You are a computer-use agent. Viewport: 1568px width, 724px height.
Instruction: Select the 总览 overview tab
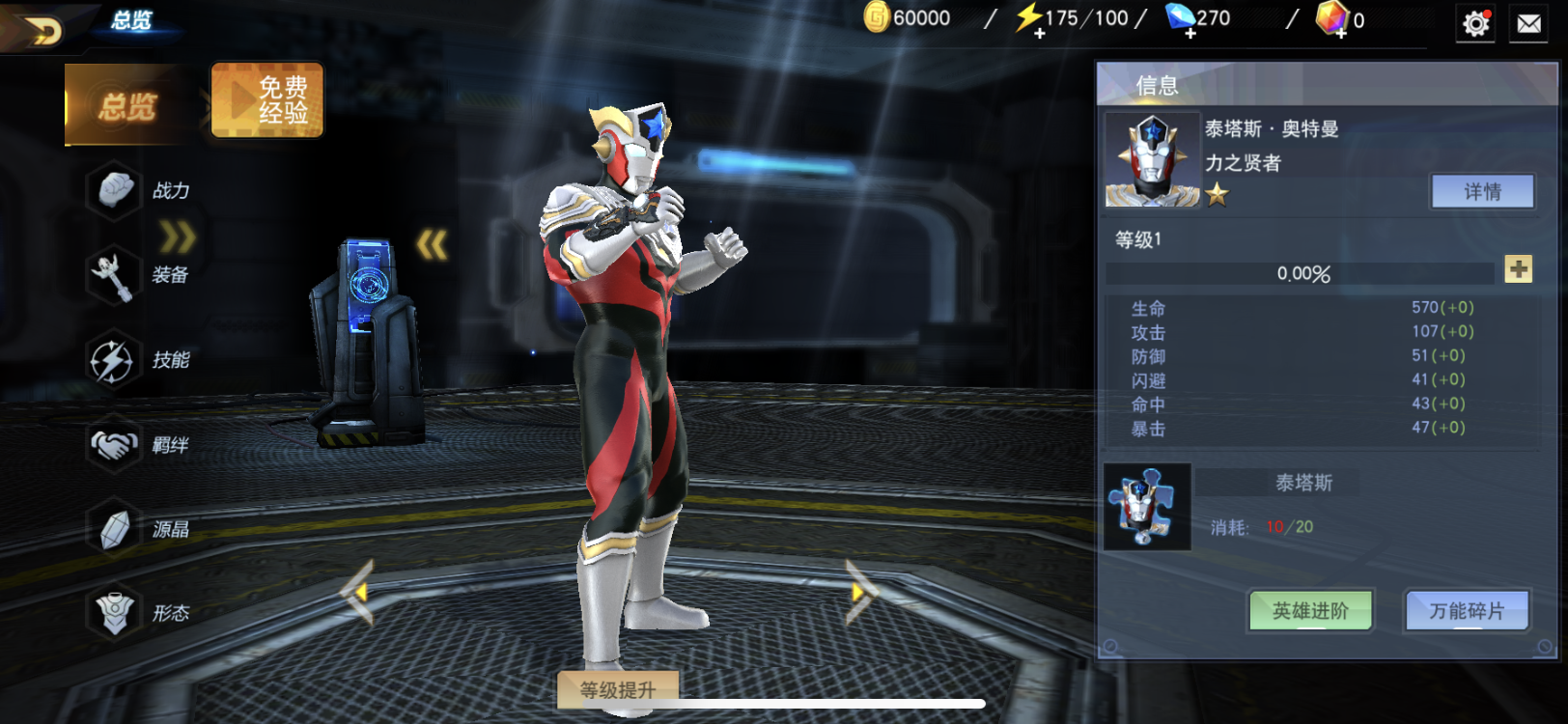(x=126, y=105)
